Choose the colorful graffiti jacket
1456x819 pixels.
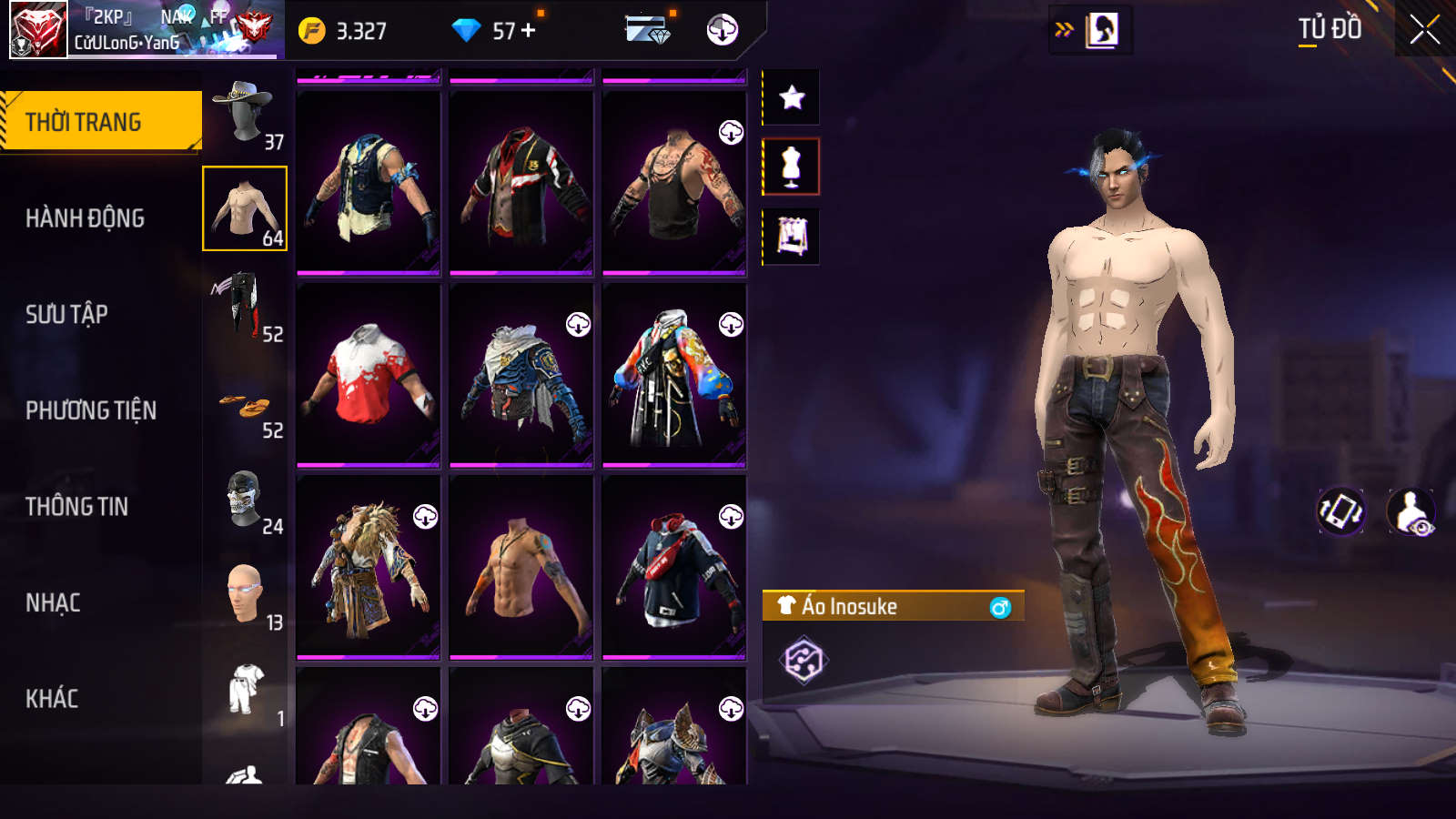[x=674, y=374]
